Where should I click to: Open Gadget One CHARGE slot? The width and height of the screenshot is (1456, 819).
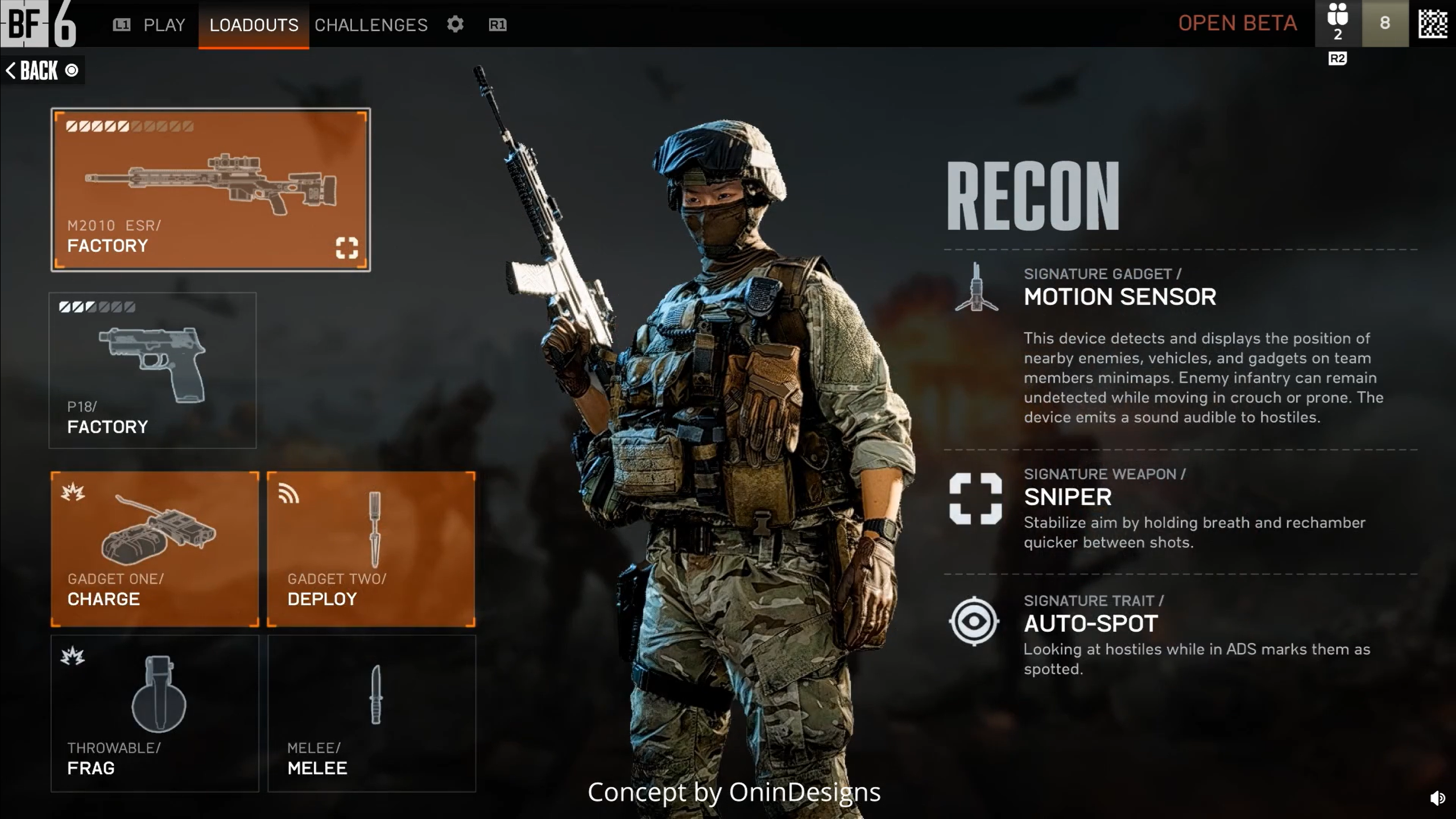click(155, 549)
